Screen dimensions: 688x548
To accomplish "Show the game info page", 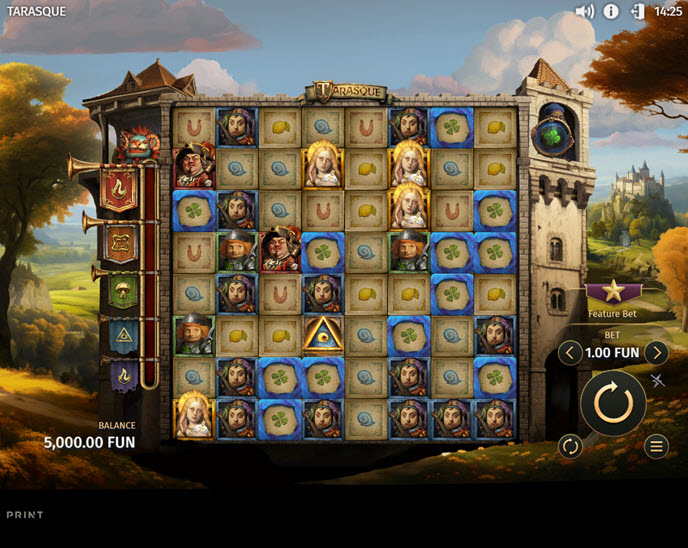I will [x=611, y=12].
